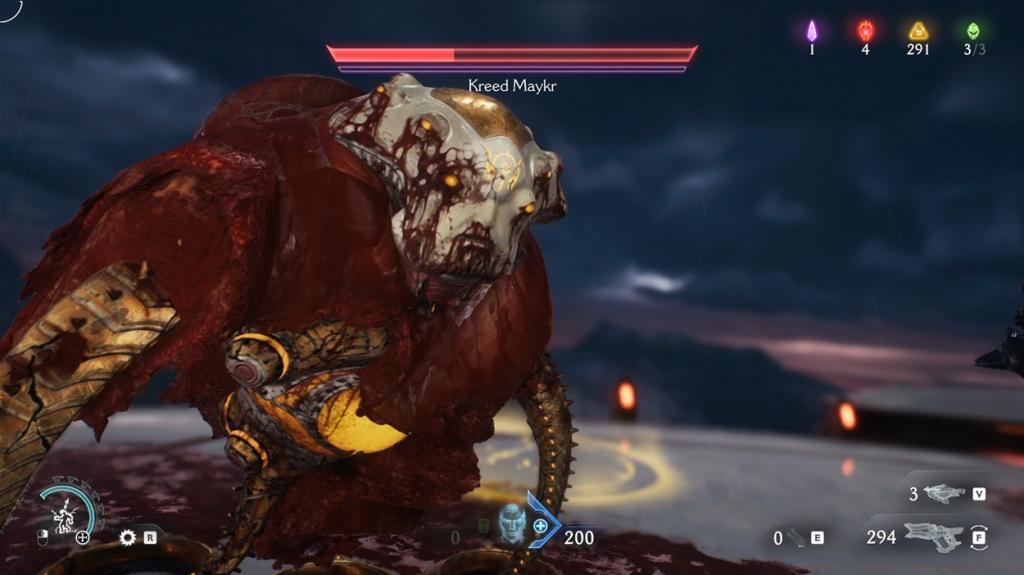Select the spiked flail melee icon
The width and height of the screenshot is (1024, 575).
127,537
